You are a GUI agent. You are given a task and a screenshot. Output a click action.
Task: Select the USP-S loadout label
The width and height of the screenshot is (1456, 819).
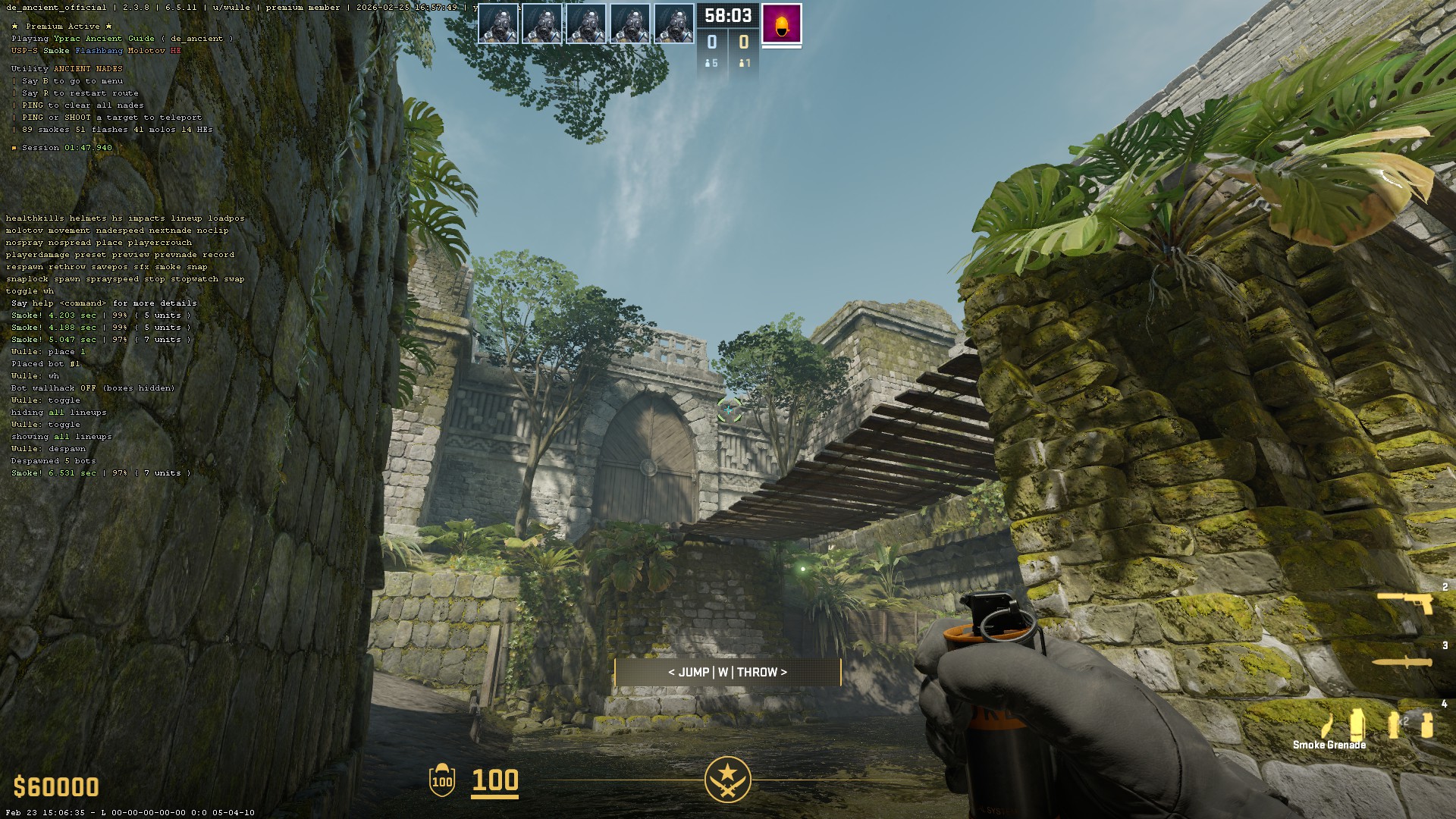tap(24, 50)
